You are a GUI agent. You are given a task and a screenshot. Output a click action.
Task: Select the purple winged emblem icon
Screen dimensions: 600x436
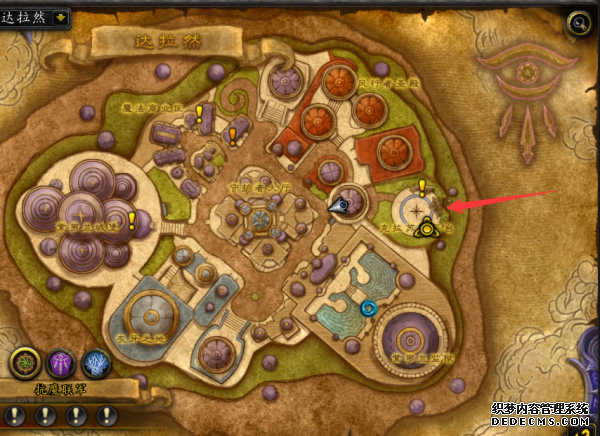point(60,363)
